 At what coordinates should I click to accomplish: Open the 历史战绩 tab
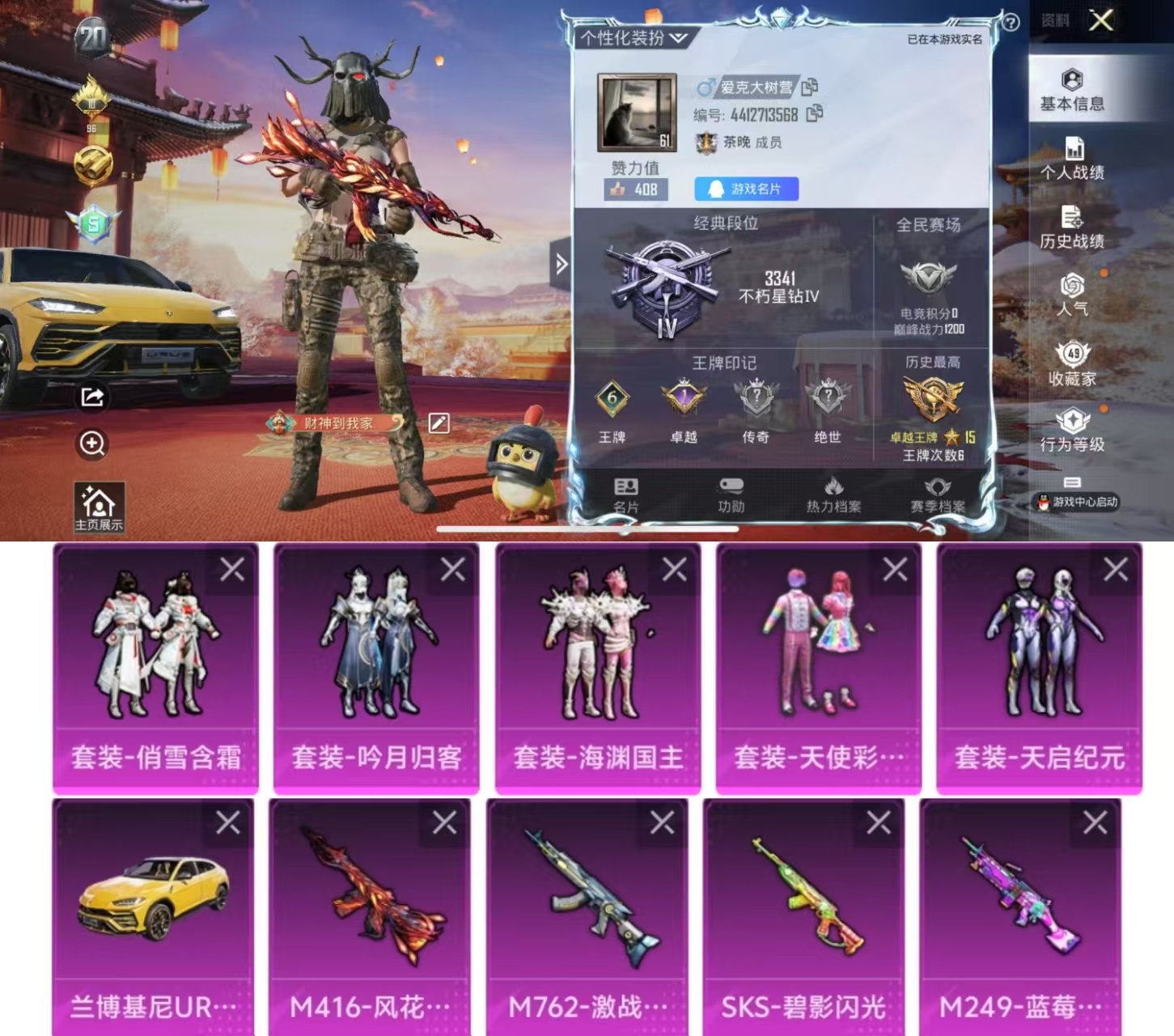tap(1072, 228)
